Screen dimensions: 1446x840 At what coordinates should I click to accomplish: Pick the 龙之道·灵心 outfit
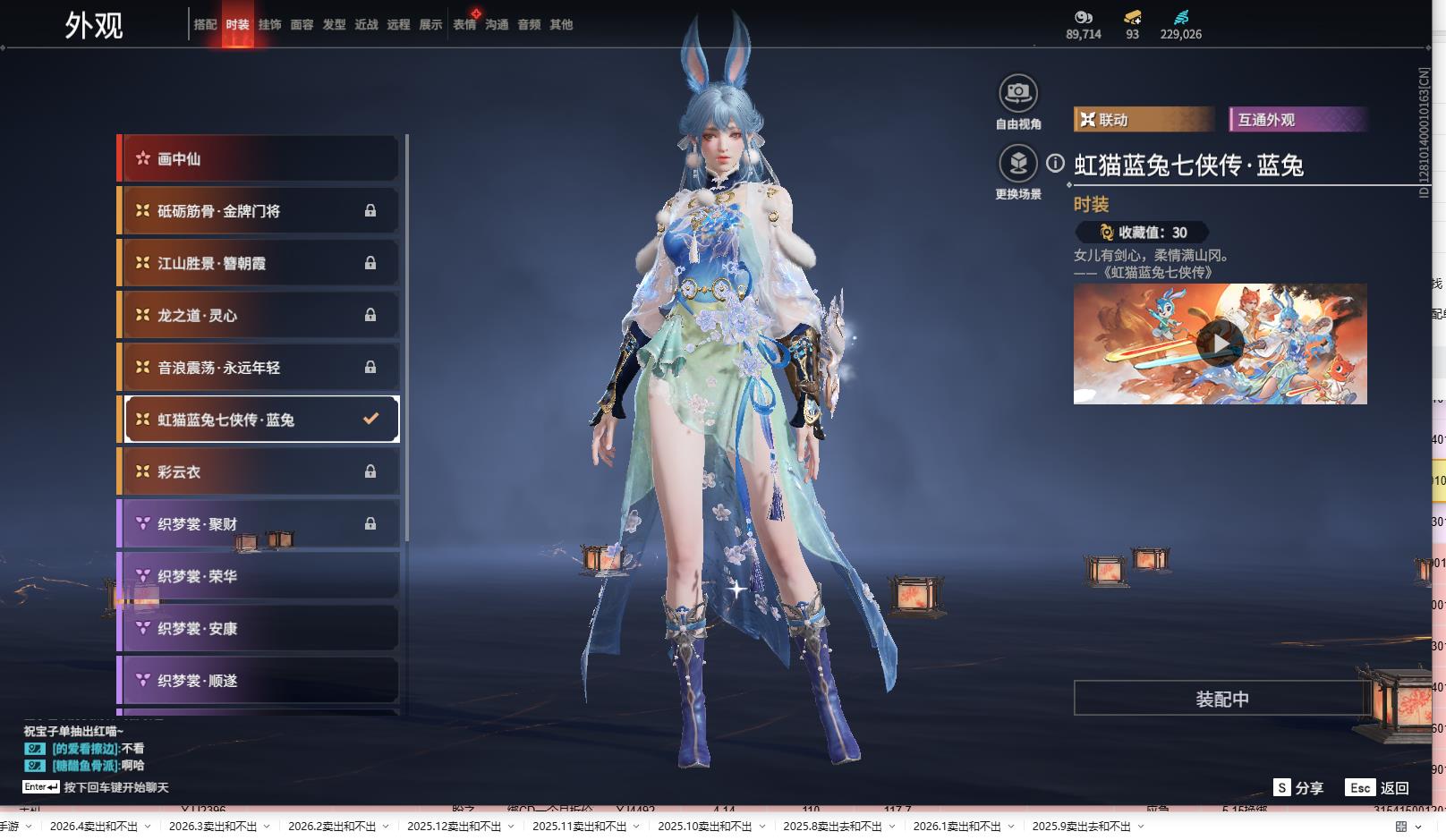tap(259, 316)
